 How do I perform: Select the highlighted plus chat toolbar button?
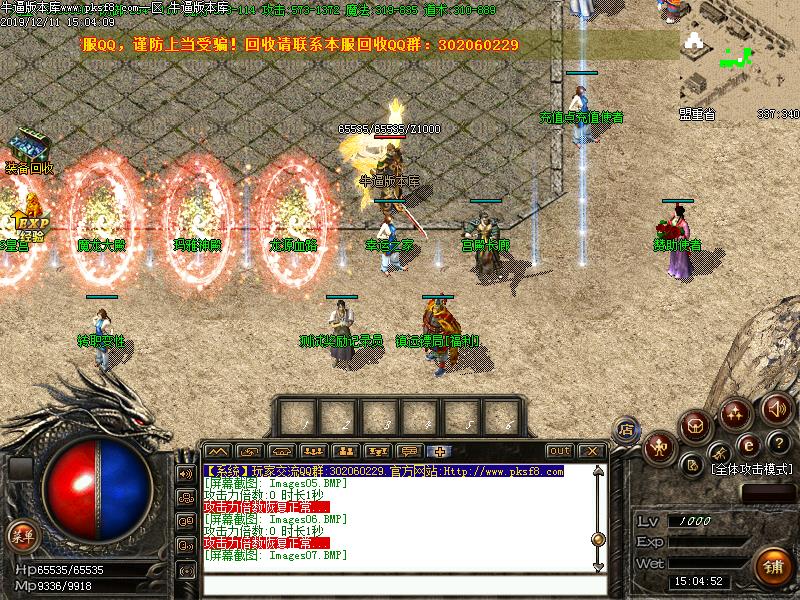click(x=439, y=451)
